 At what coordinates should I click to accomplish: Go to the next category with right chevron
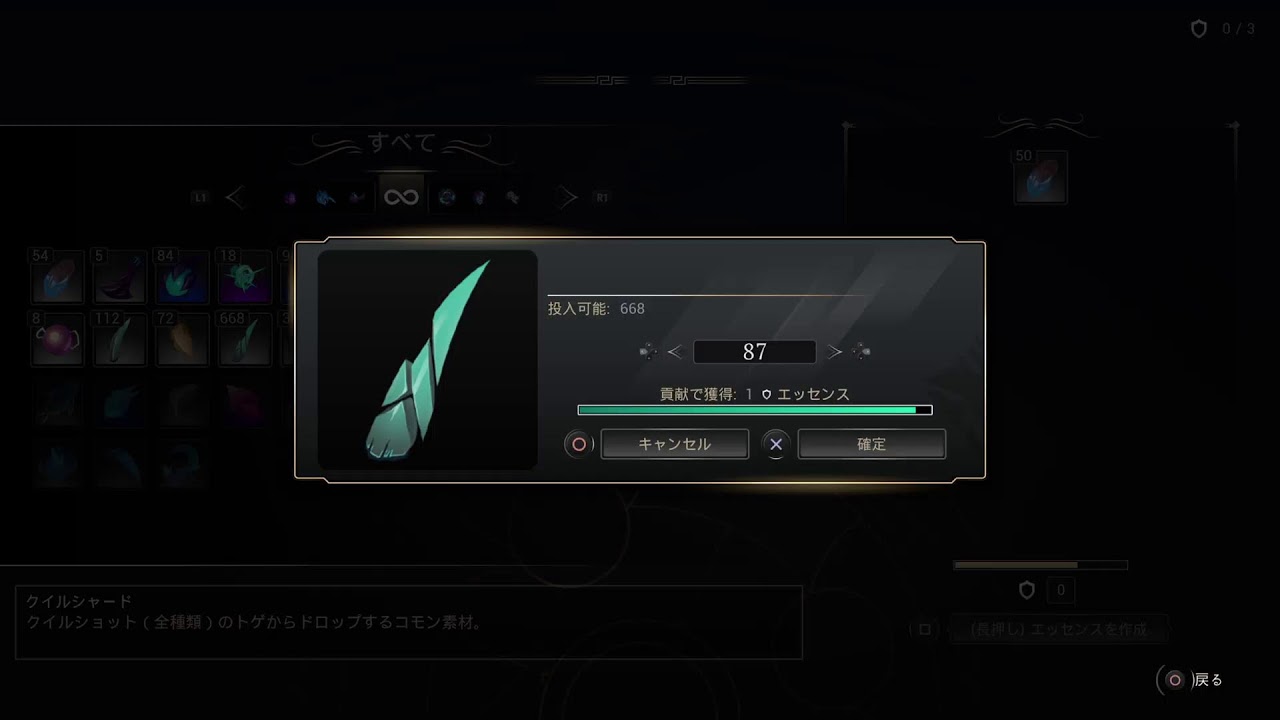567,198
